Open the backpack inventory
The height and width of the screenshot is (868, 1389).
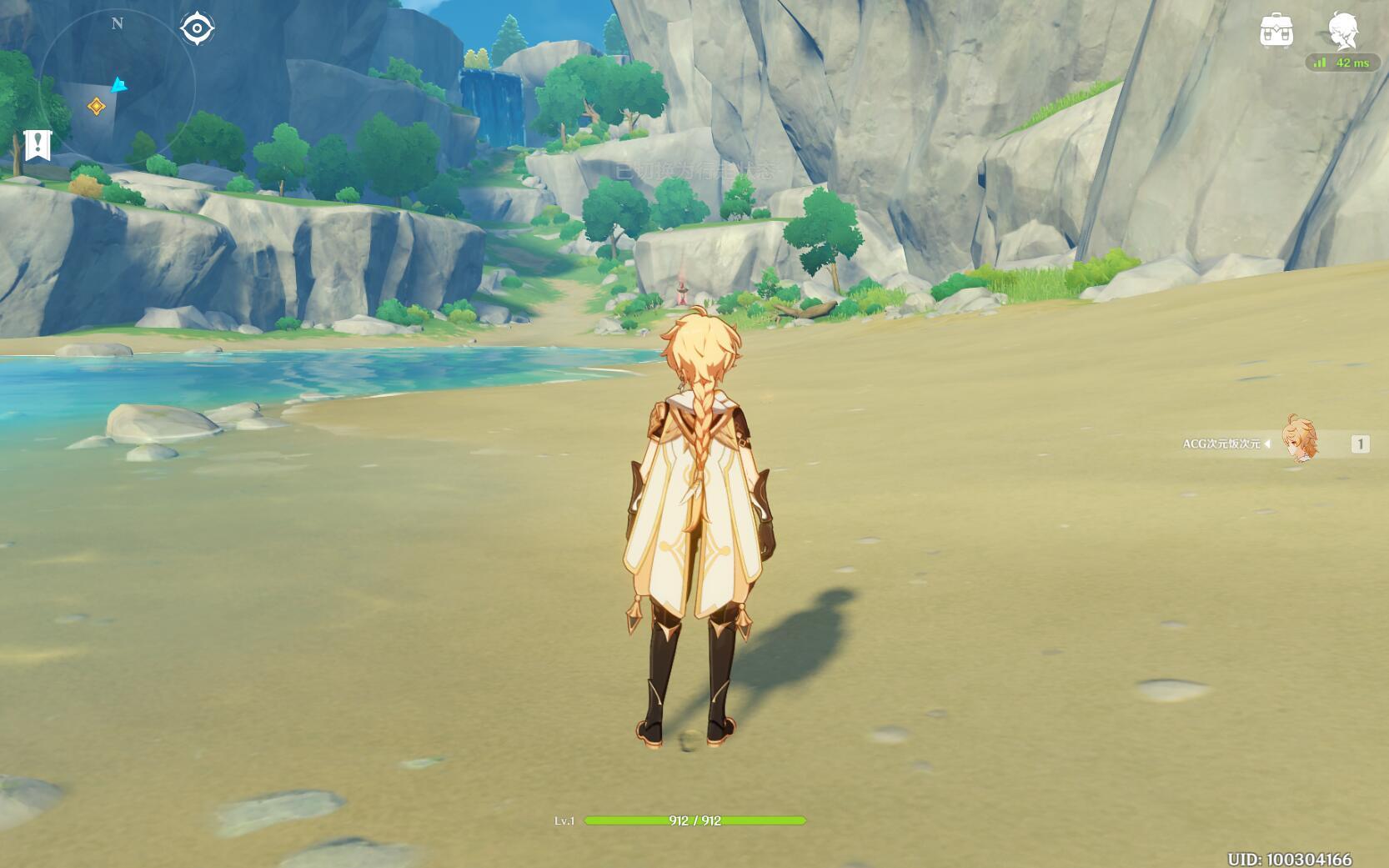(1276, 31)
